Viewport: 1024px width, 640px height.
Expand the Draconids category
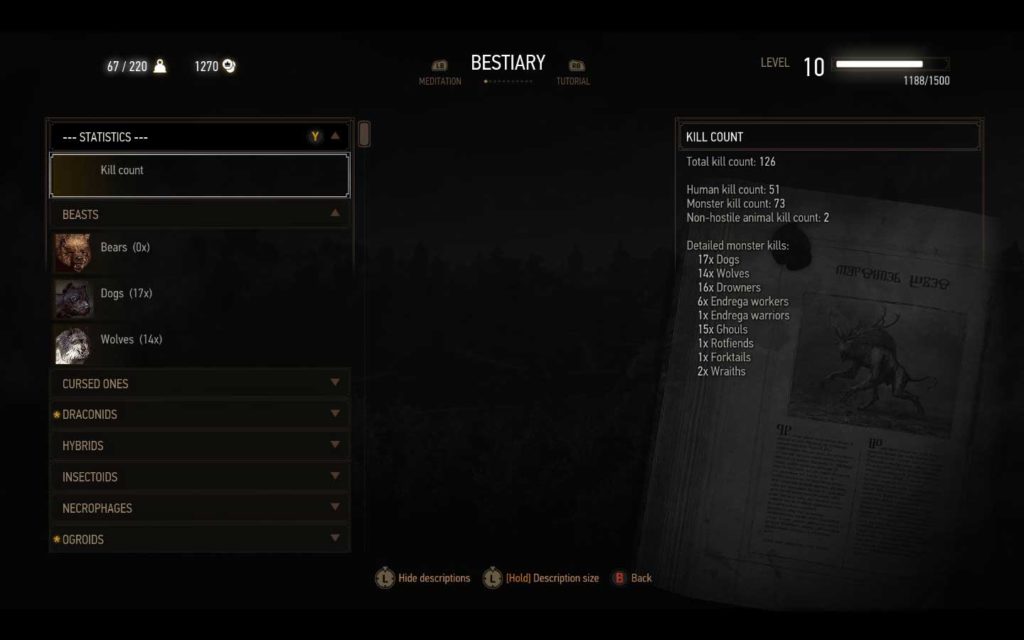point(200,414)
